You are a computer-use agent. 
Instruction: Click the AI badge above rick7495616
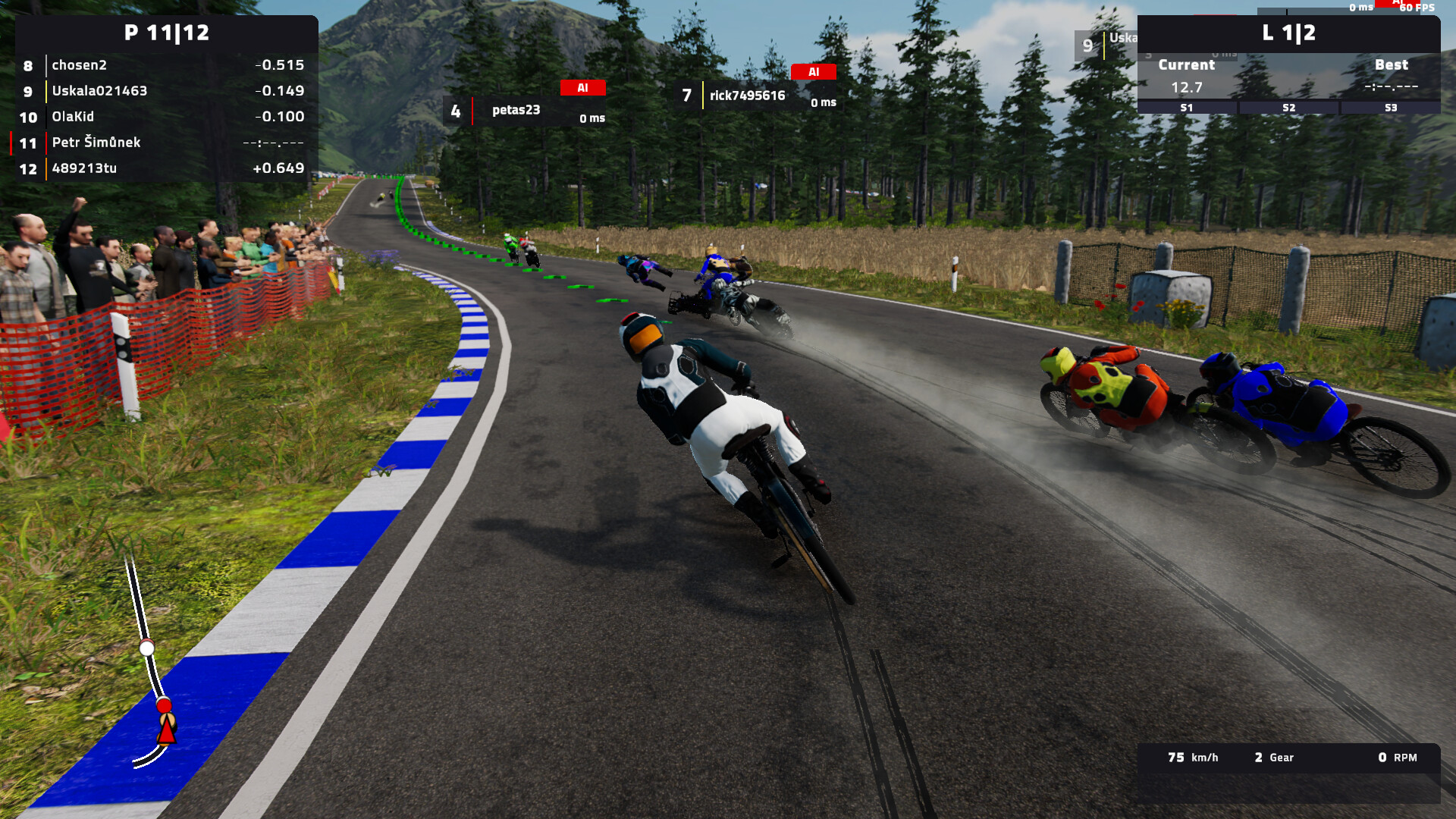[814, 72]
